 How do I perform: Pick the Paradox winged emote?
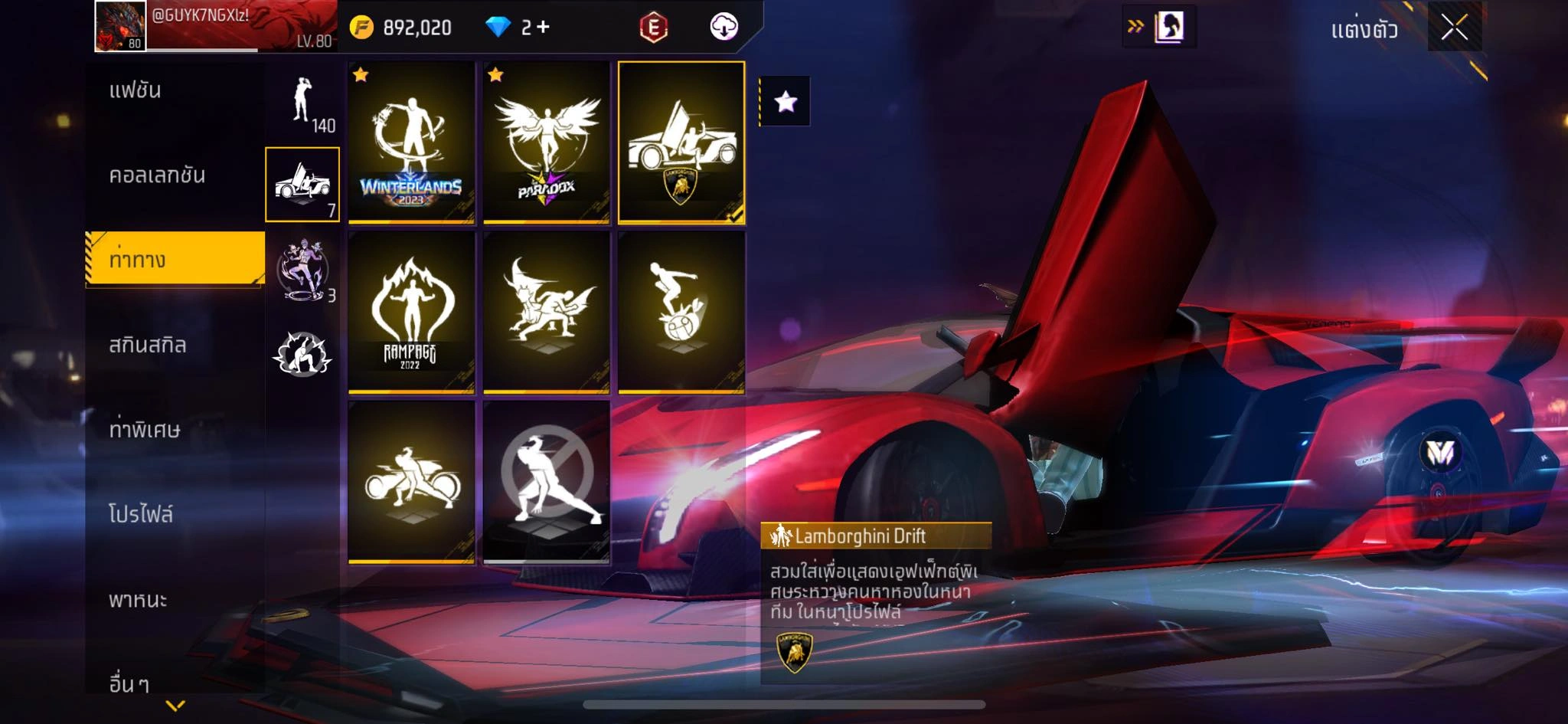[x=546, y=143]
